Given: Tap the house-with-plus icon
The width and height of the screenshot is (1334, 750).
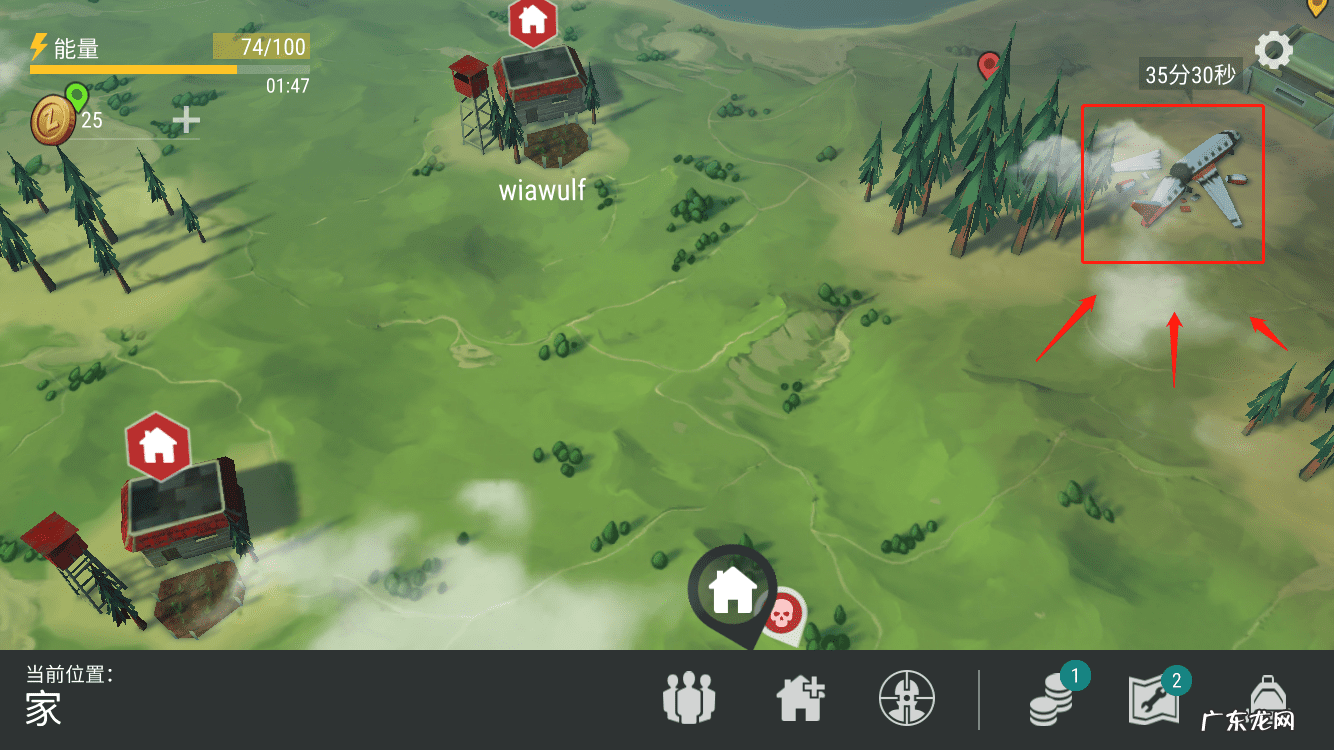Looking at the screenshot, I should pyautogui.click(x=802, y=697).
